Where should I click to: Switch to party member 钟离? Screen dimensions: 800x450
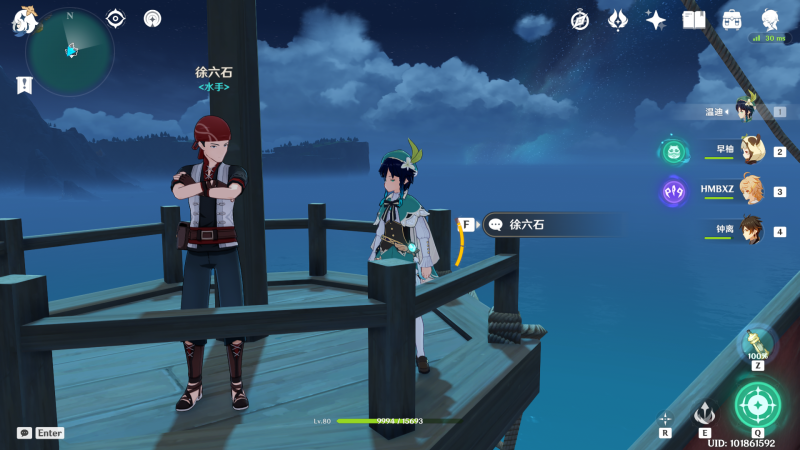pyautogui.click(x=748, y=230)
